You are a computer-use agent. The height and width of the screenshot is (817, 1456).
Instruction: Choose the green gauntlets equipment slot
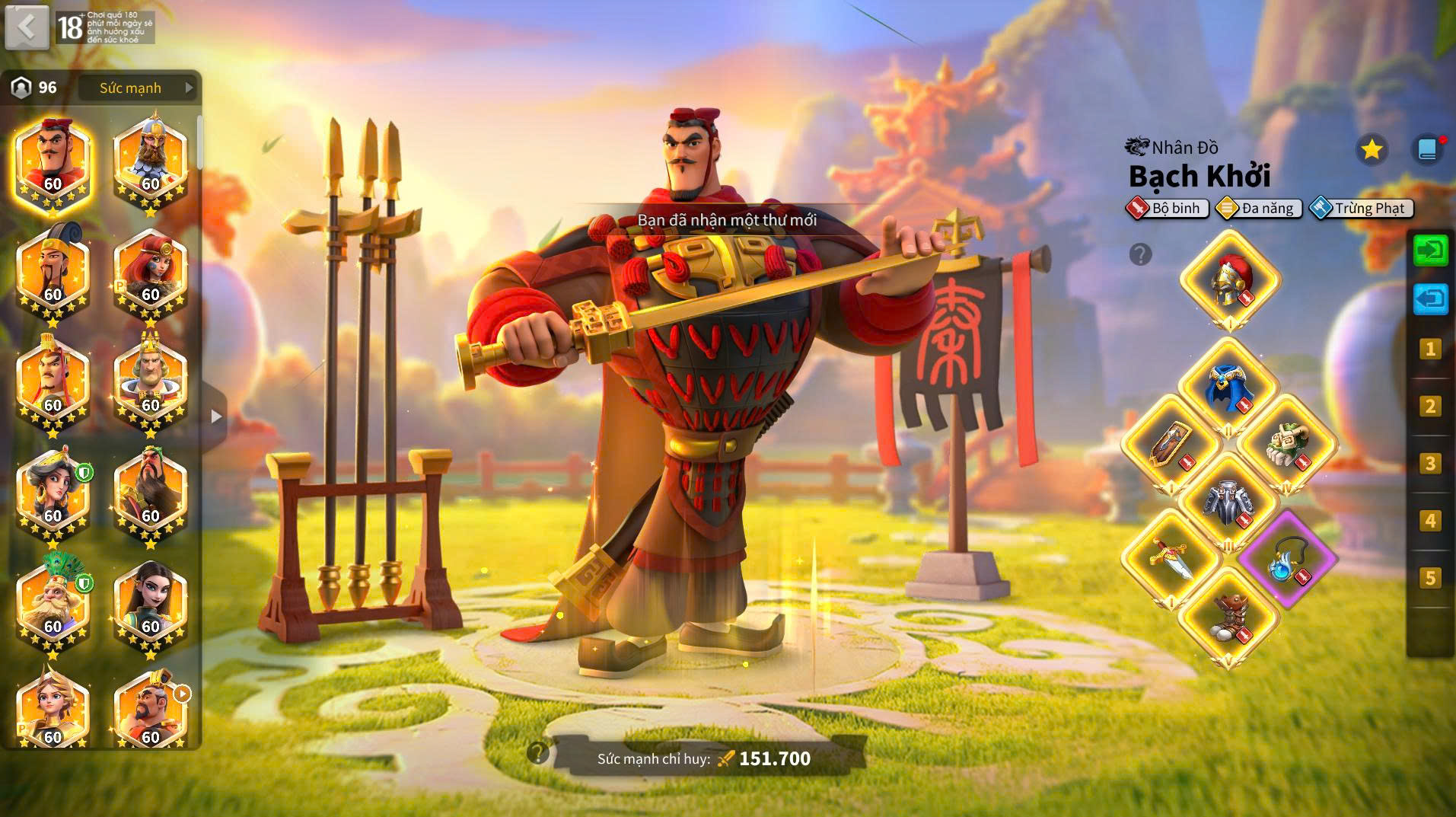coord(1287,444)
